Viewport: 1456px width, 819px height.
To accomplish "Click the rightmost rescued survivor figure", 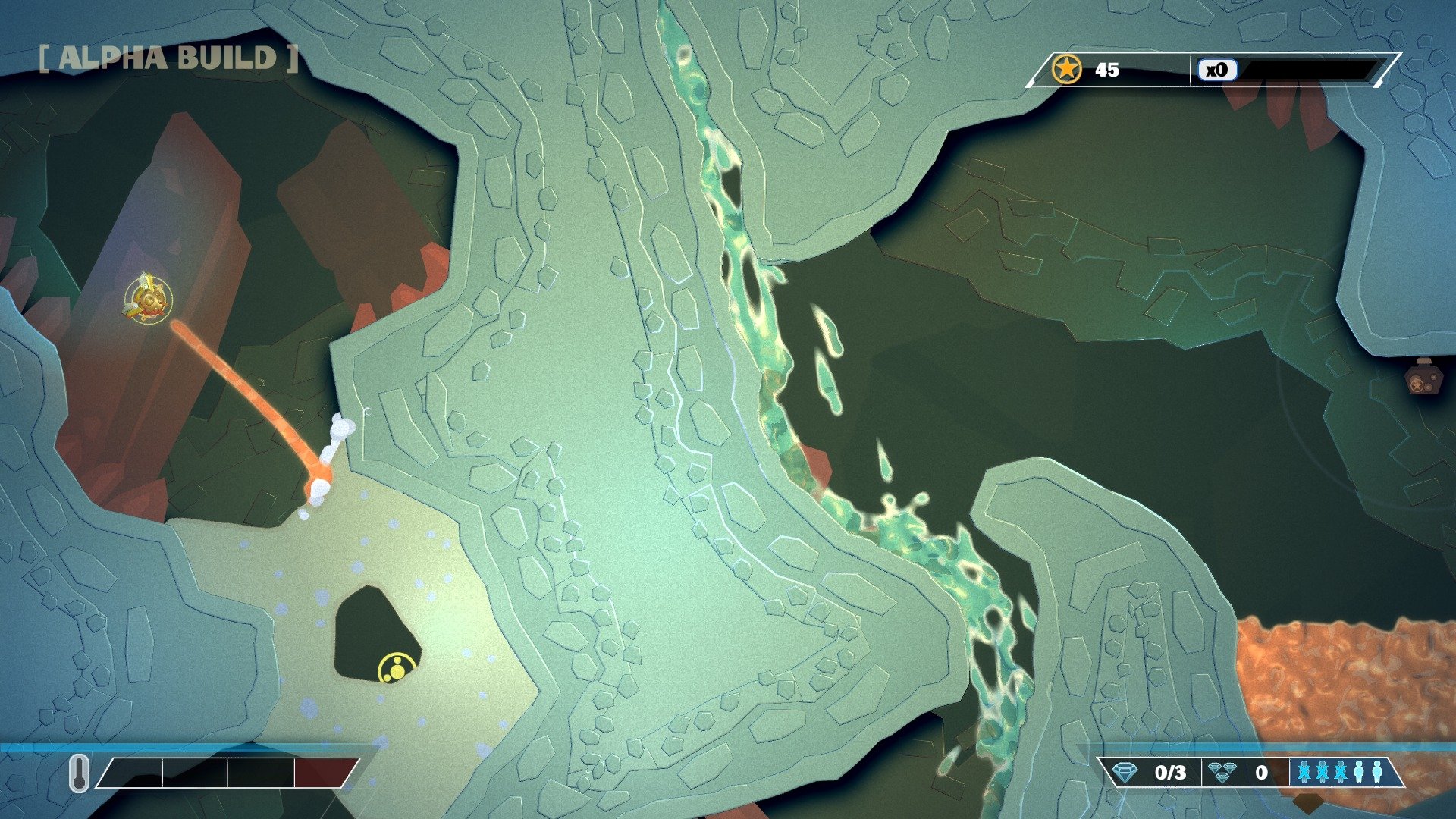I will 1378,771.
